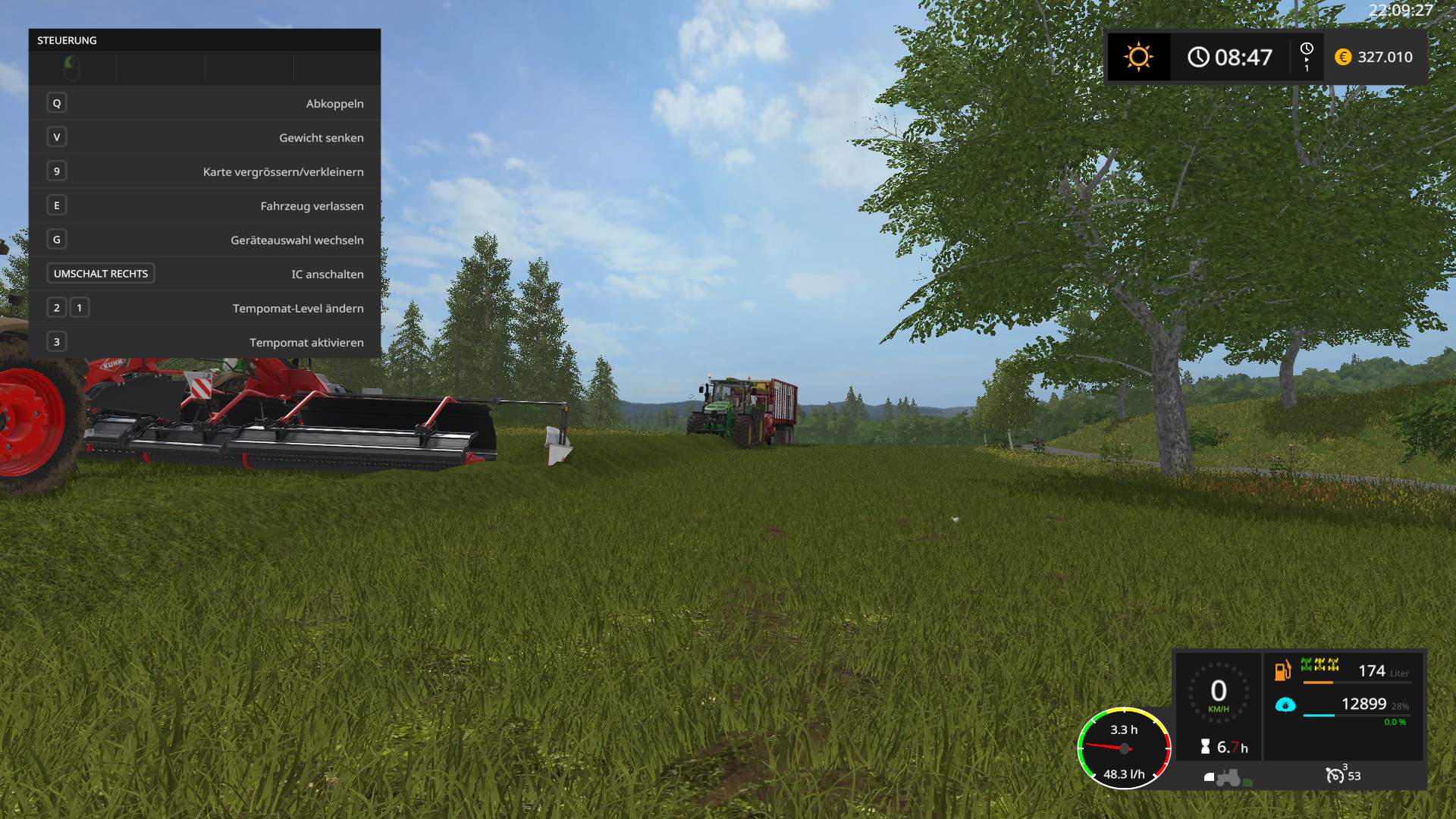Click the green drivetrain differential icon
This screenshot has height=819, width=1456.
click(1319, 665)
